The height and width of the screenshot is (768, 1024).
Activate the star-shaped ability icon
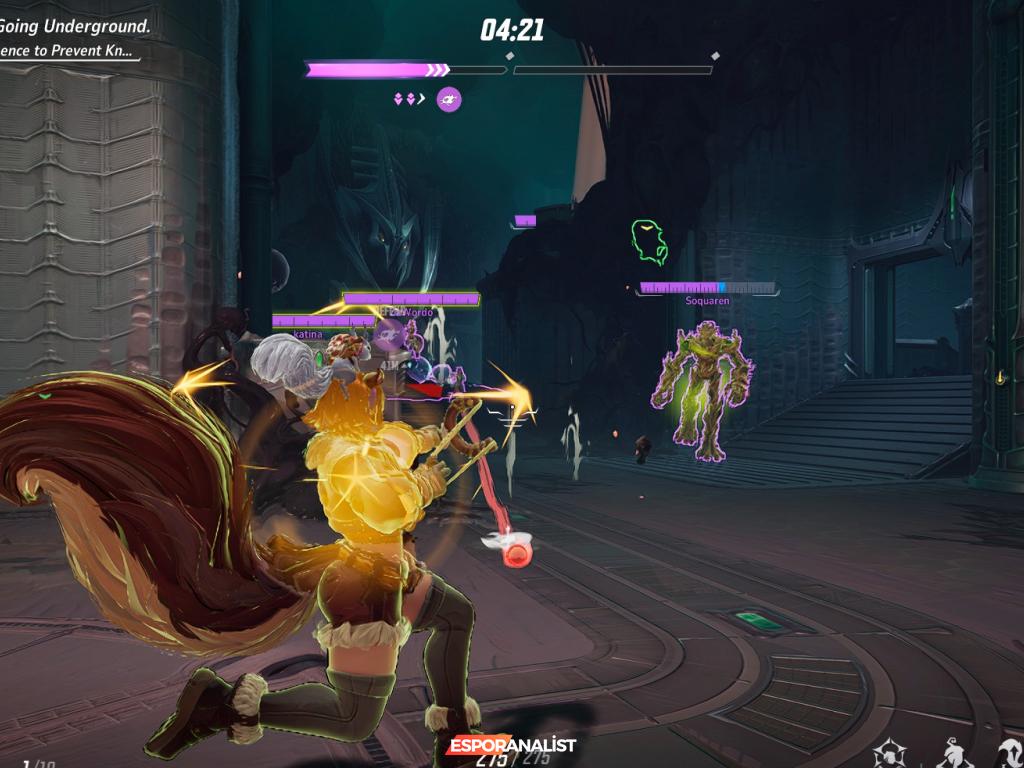[x=890, y=754]
